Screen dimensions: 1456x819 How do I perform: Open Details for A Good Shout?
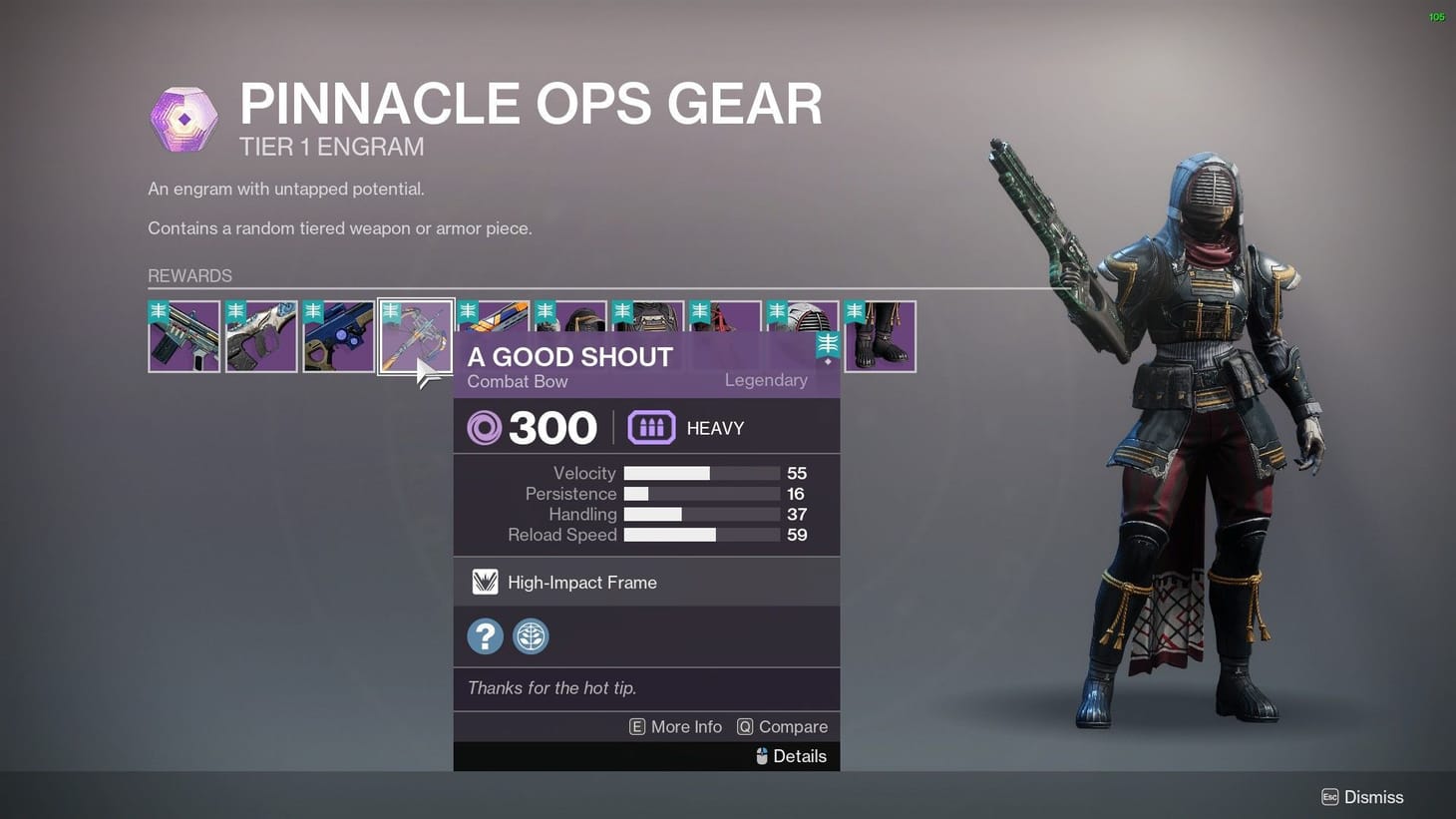tap(798, 756)
